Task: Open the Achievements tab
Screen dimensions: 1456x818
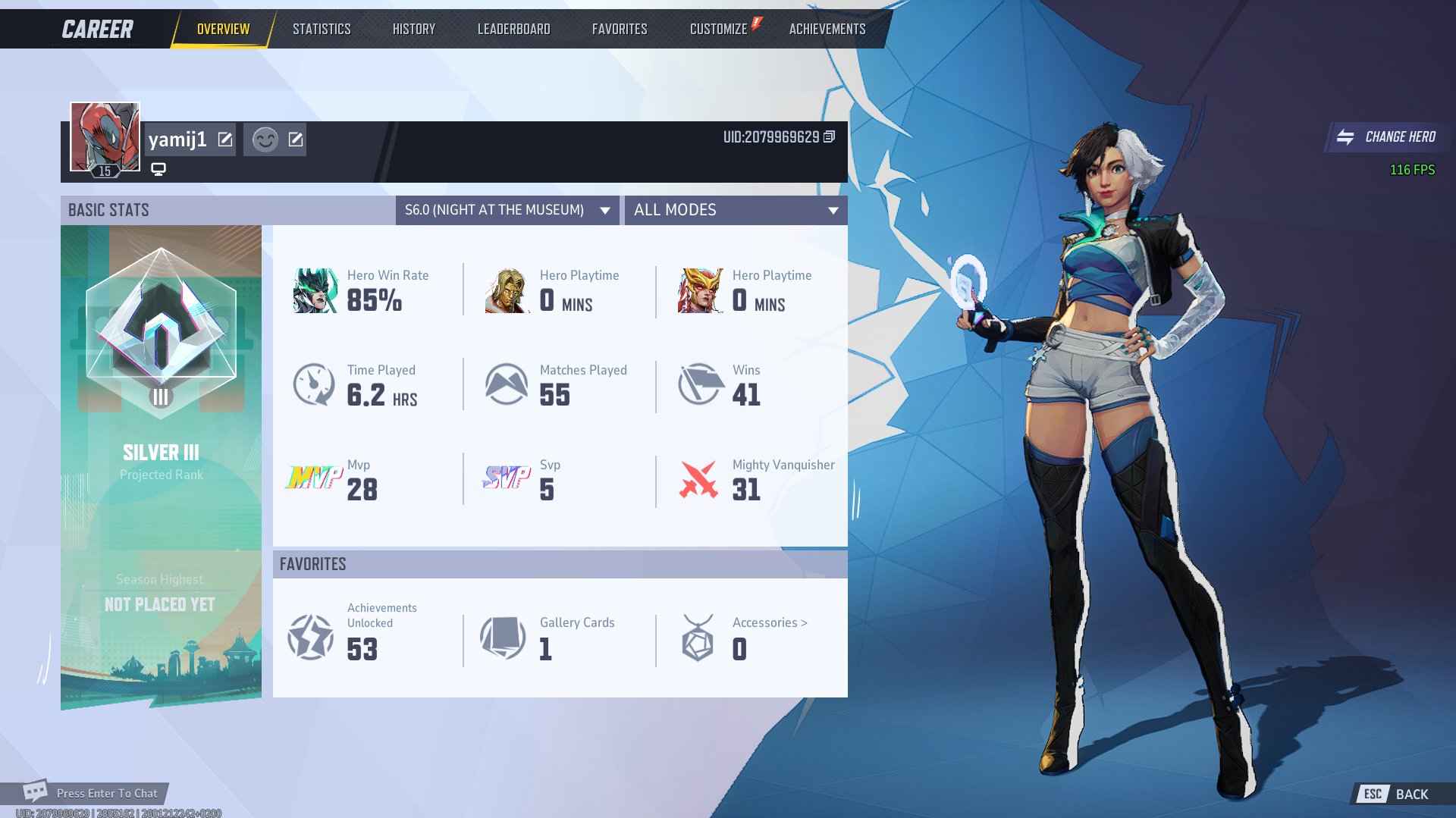Action: [x=826, y=29]
